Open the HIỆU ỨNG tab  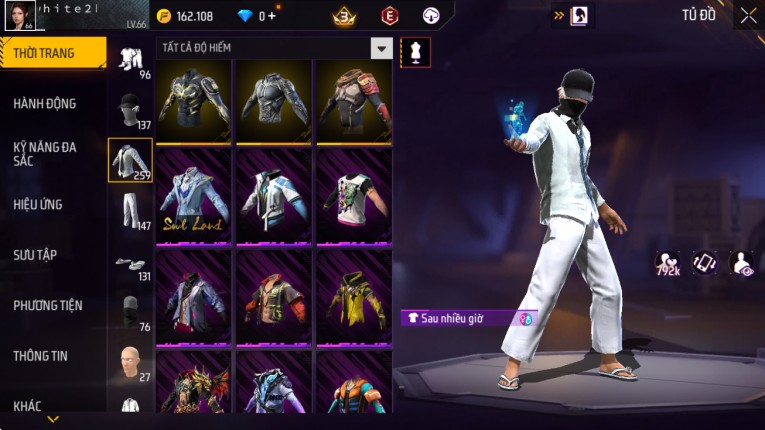pos(39,204)
